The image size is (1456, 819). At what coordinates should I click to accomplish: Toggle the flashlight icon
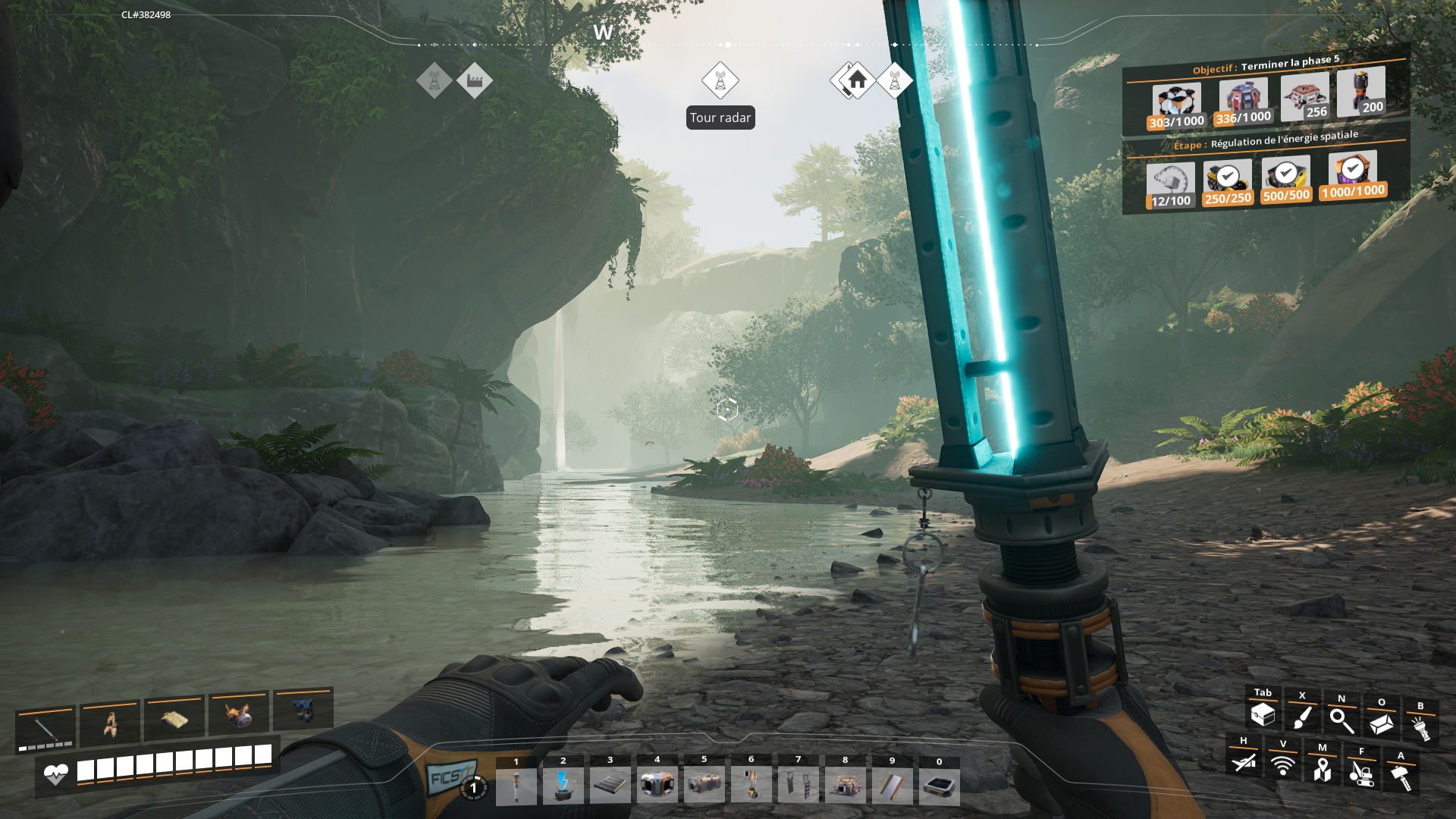[1420, 728]
